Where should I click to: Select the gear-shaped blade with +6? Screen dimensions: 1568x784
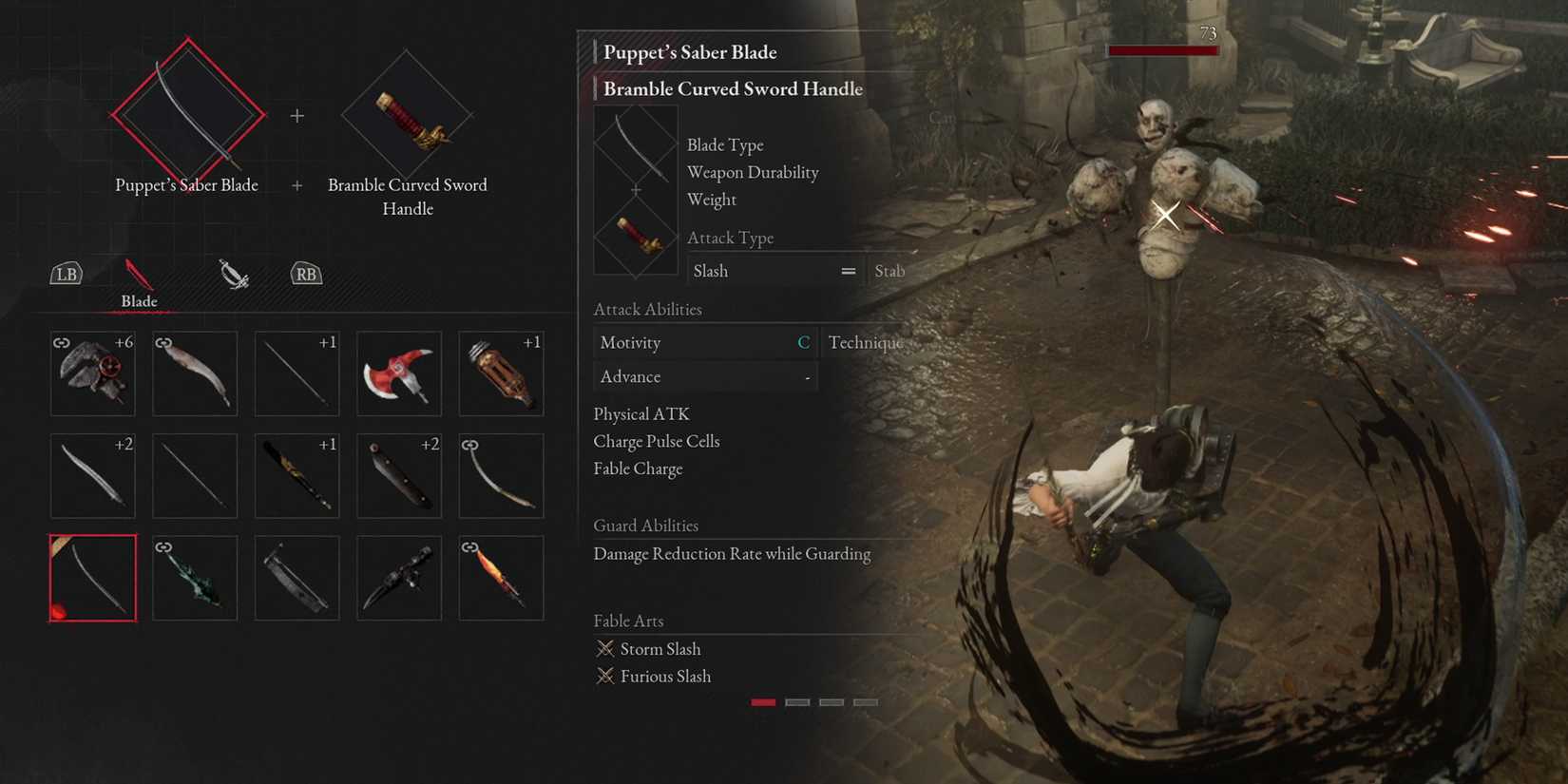[x=92, y=373]
